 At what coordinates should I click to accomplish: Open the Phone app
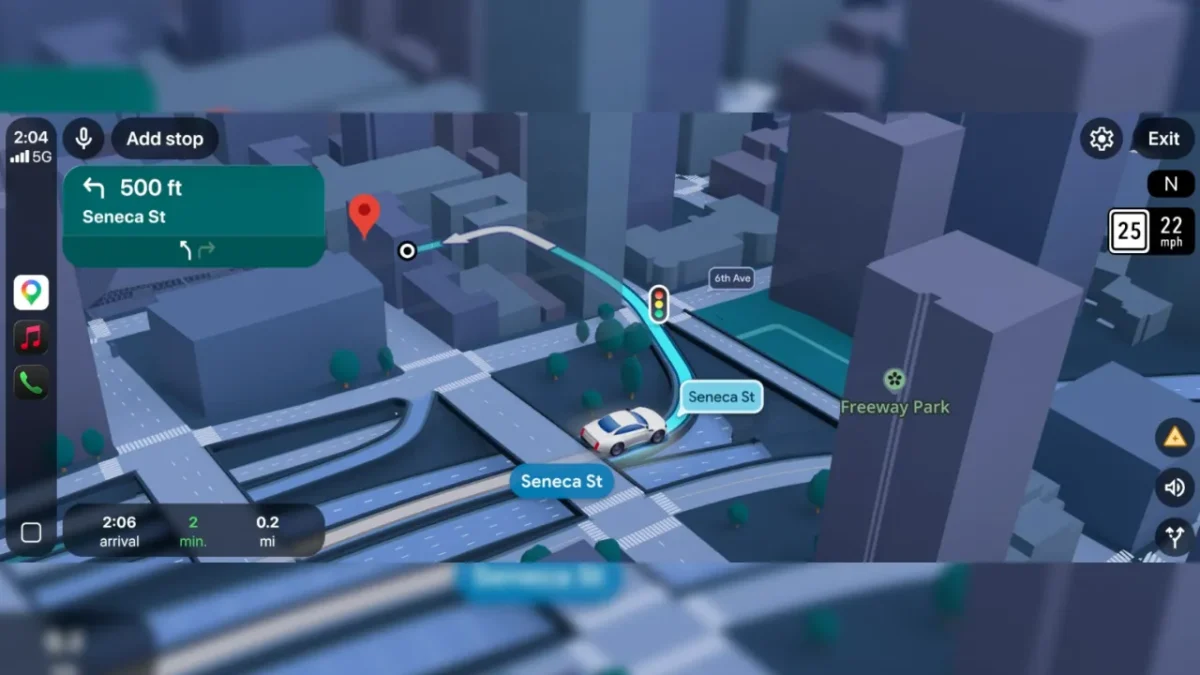pos(31,382)
